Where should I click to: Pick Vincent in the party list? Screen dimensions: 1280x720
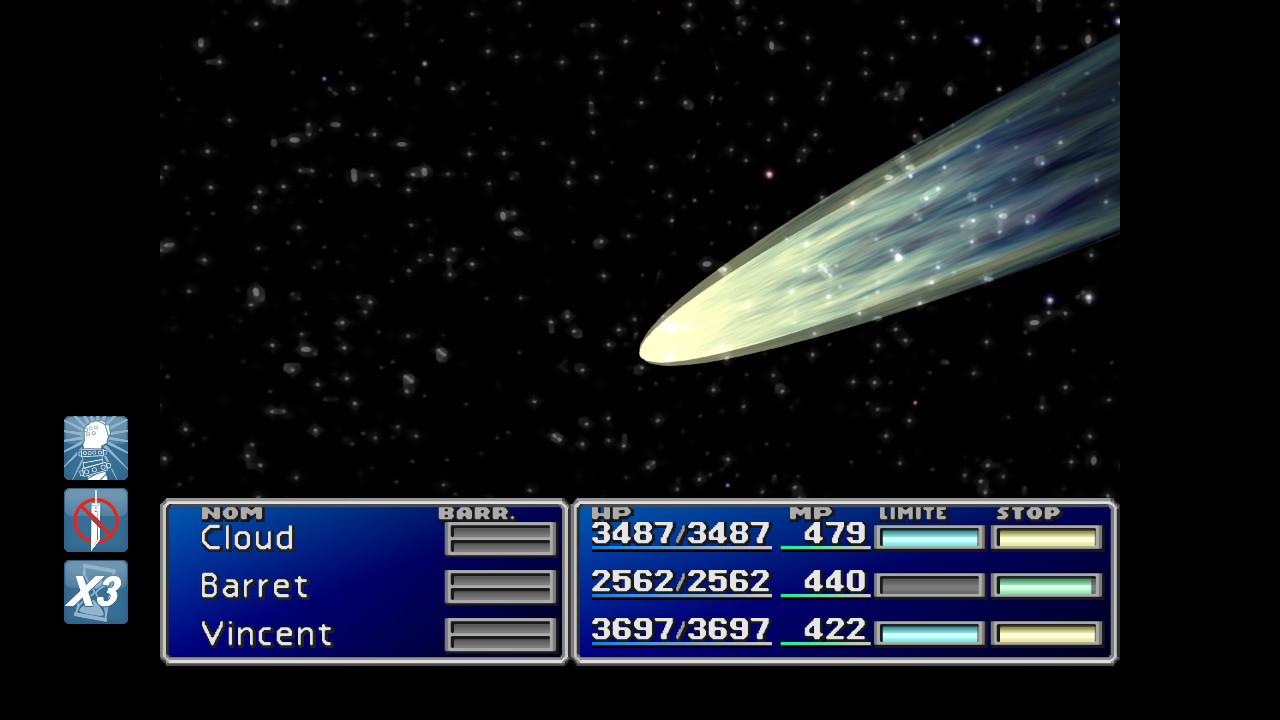point(266,634)
